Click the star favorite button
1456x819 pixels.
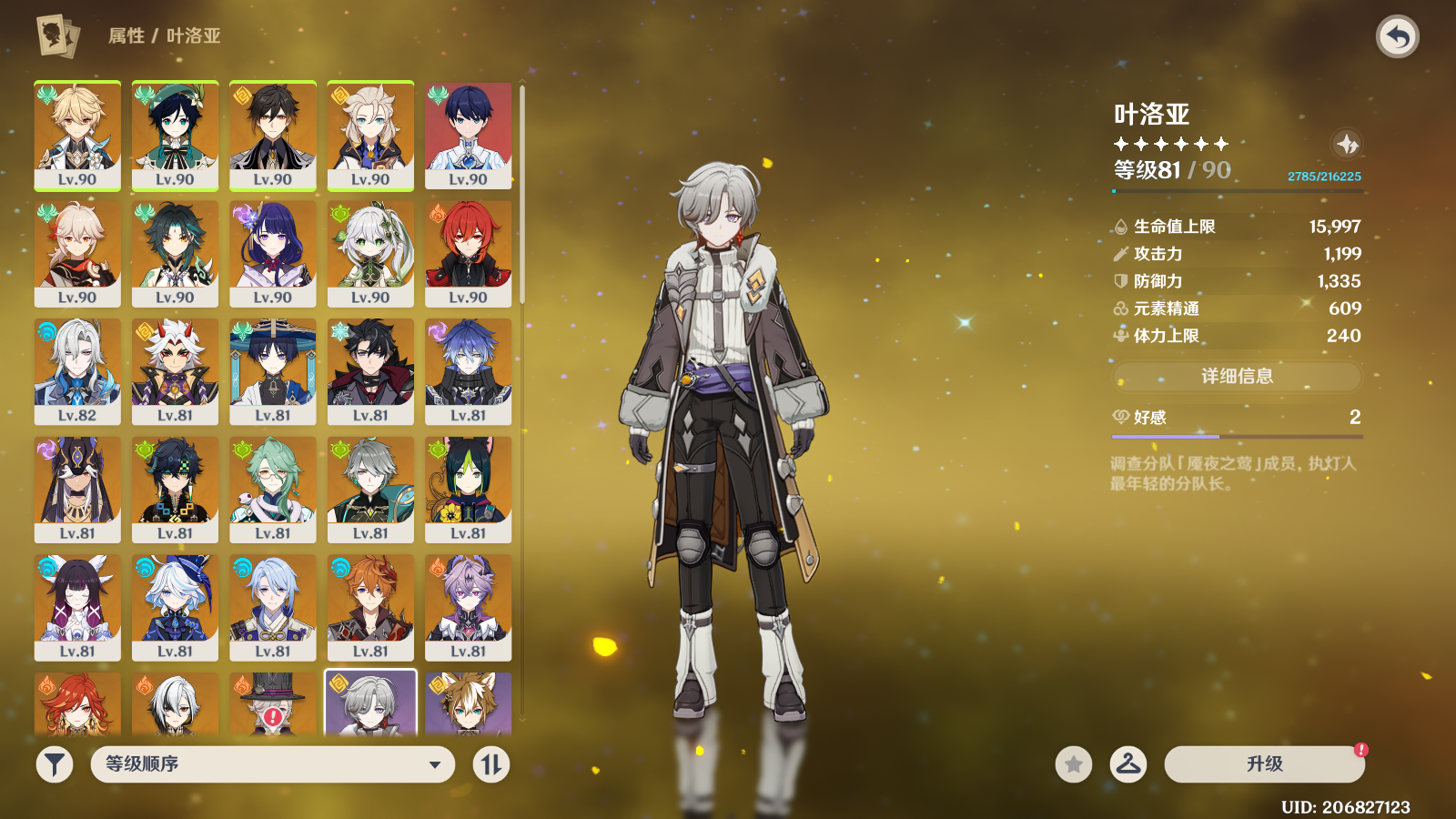point(1074,764)
